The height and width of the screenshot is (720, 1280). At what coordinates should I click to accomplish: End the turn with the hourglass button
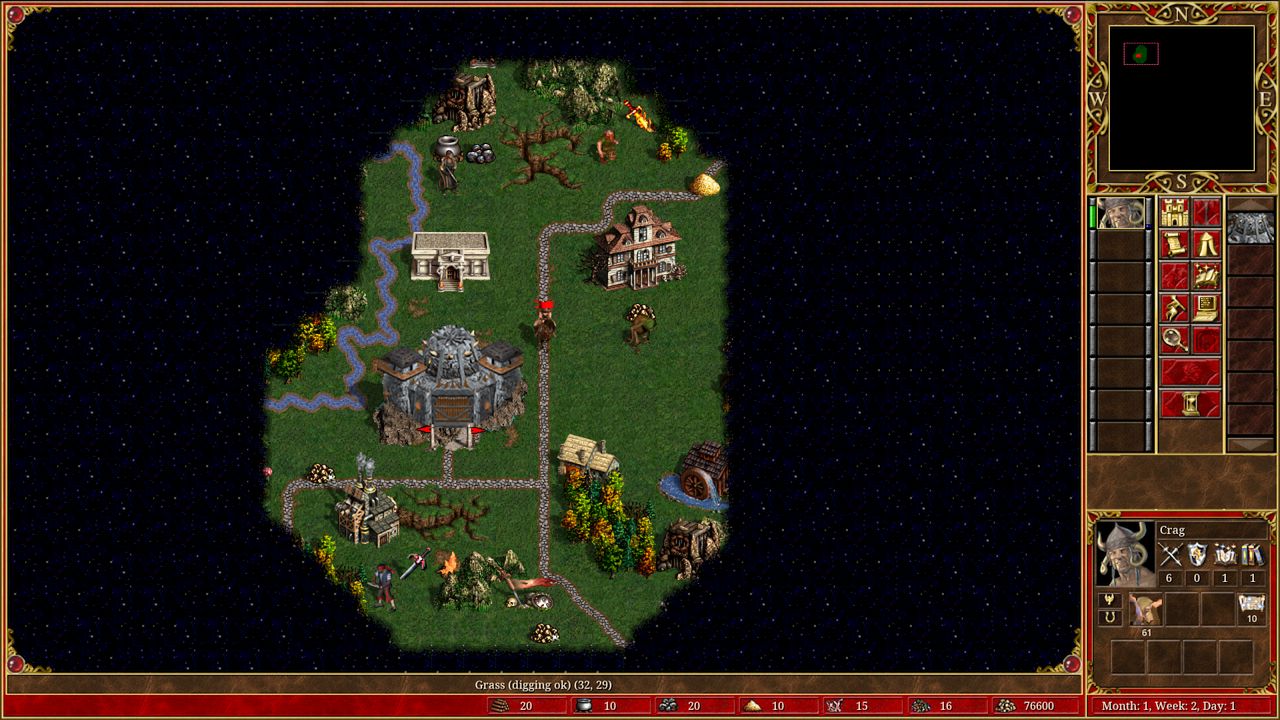tap(1190, 404)
